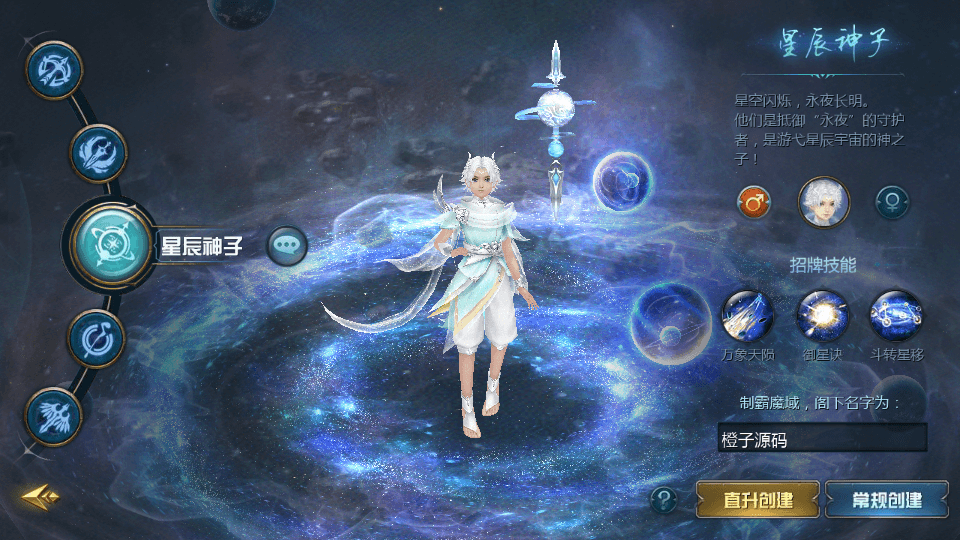Click the white-haired character portrait
Image resolution: width=960 pixels, height=540 pixels.
tap(823, 202)
